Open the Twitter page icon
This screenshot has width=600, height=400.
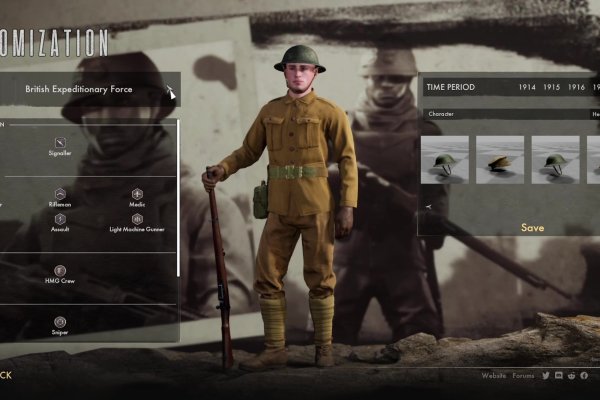tap(546, 376)
